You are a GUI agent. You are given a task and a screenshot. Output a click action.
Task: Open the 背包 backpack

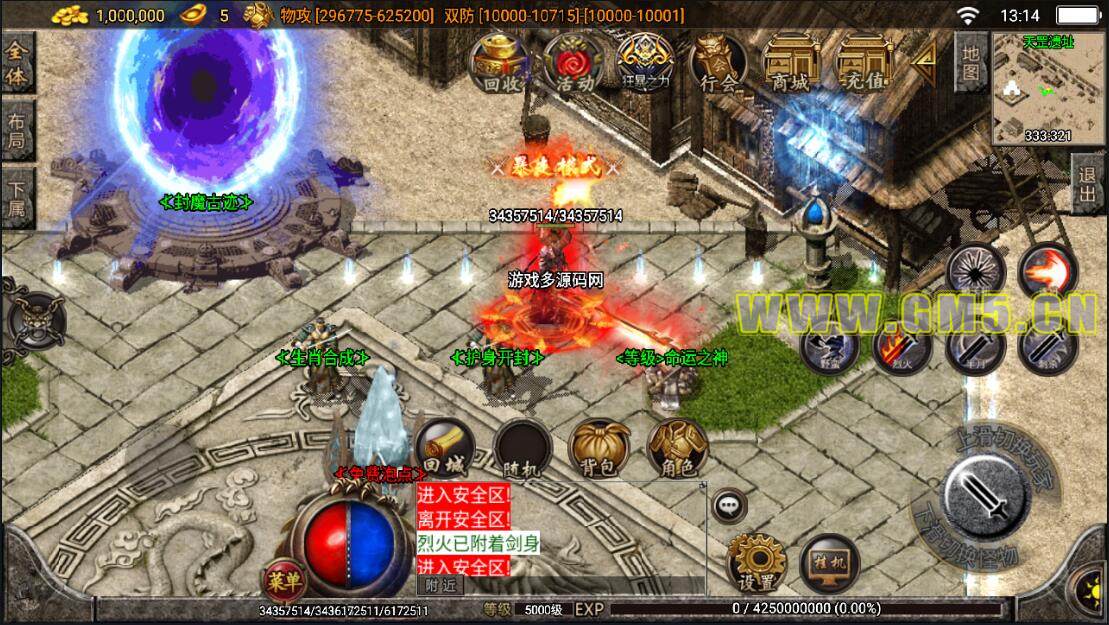599,446
